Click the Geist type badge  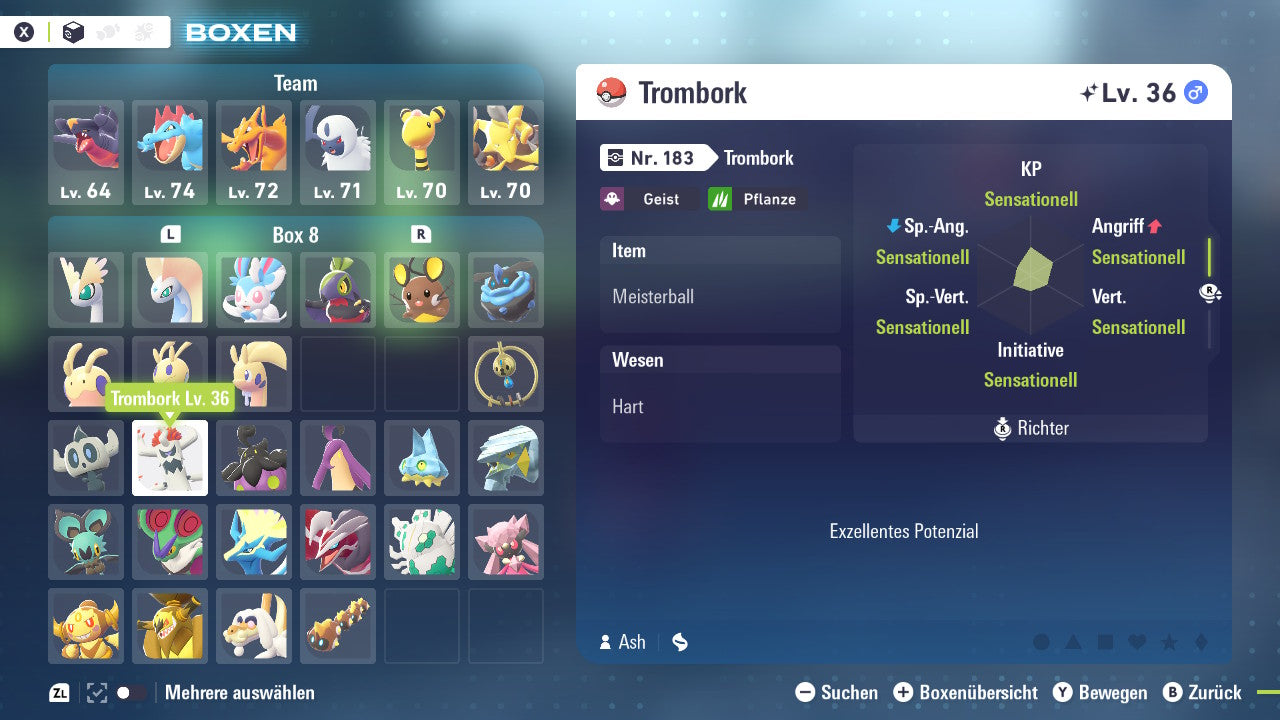650,199
